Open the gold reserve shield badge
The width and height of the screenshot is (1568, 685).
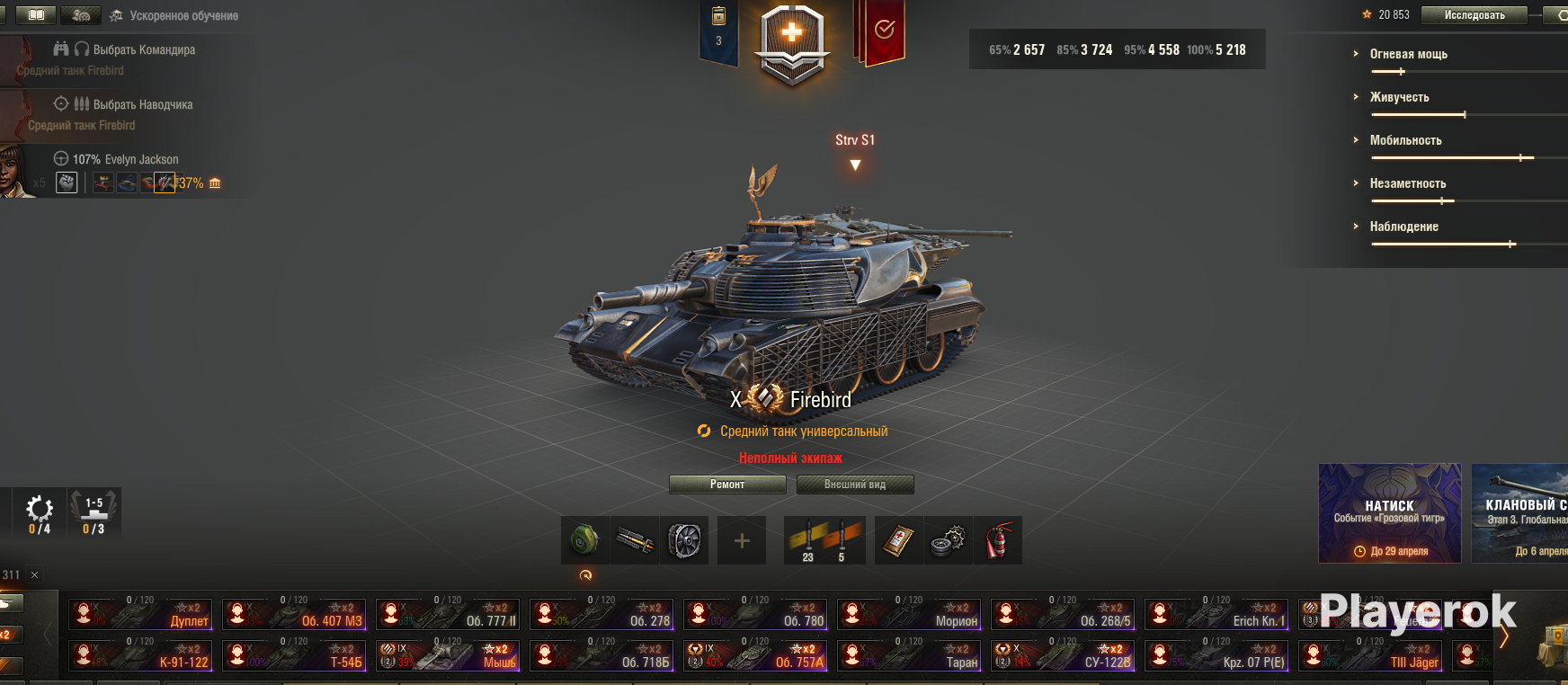coord(791,43)
